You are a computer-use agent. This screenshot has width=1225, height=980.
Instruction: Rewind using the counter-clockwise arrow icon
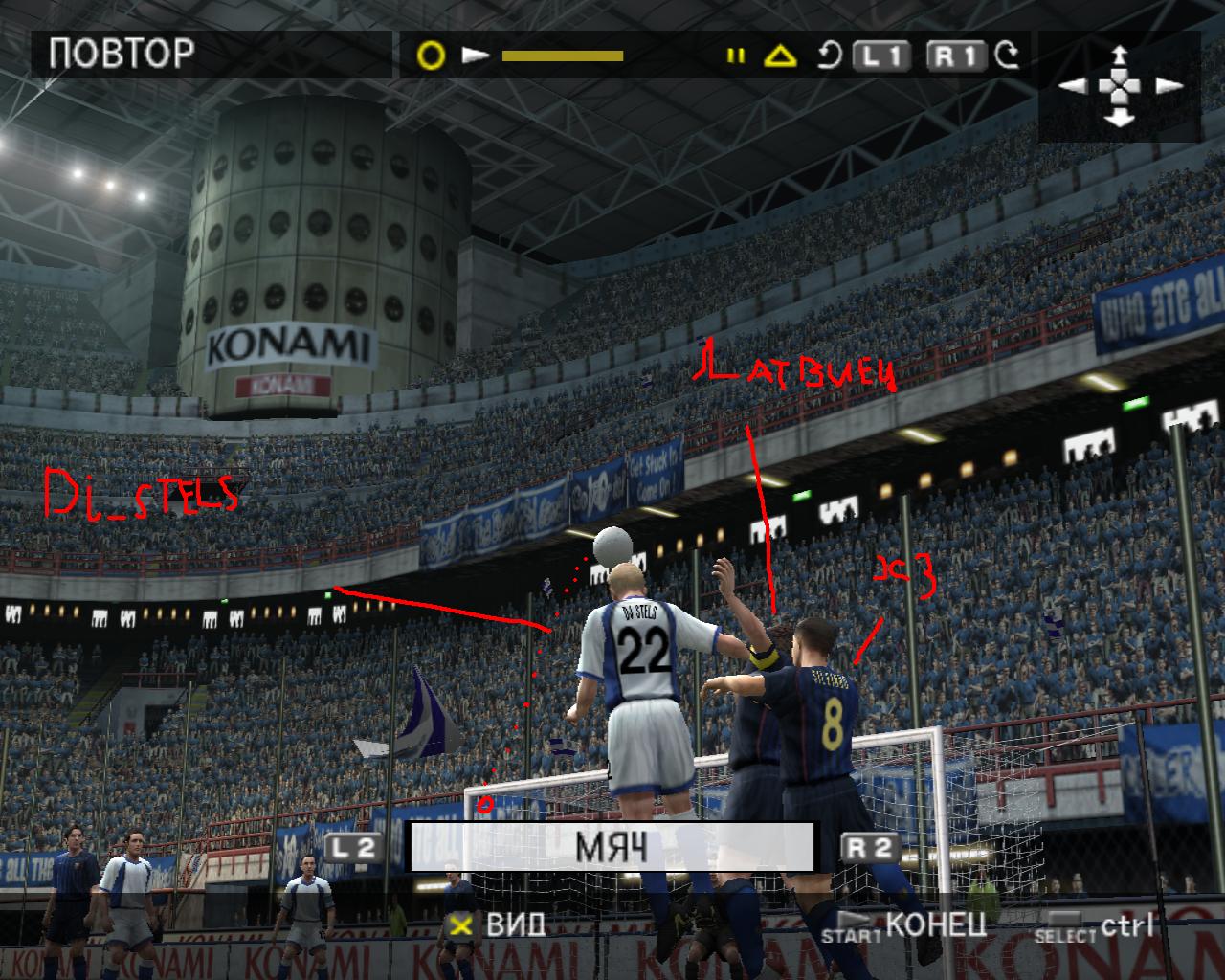click(829, 56)
